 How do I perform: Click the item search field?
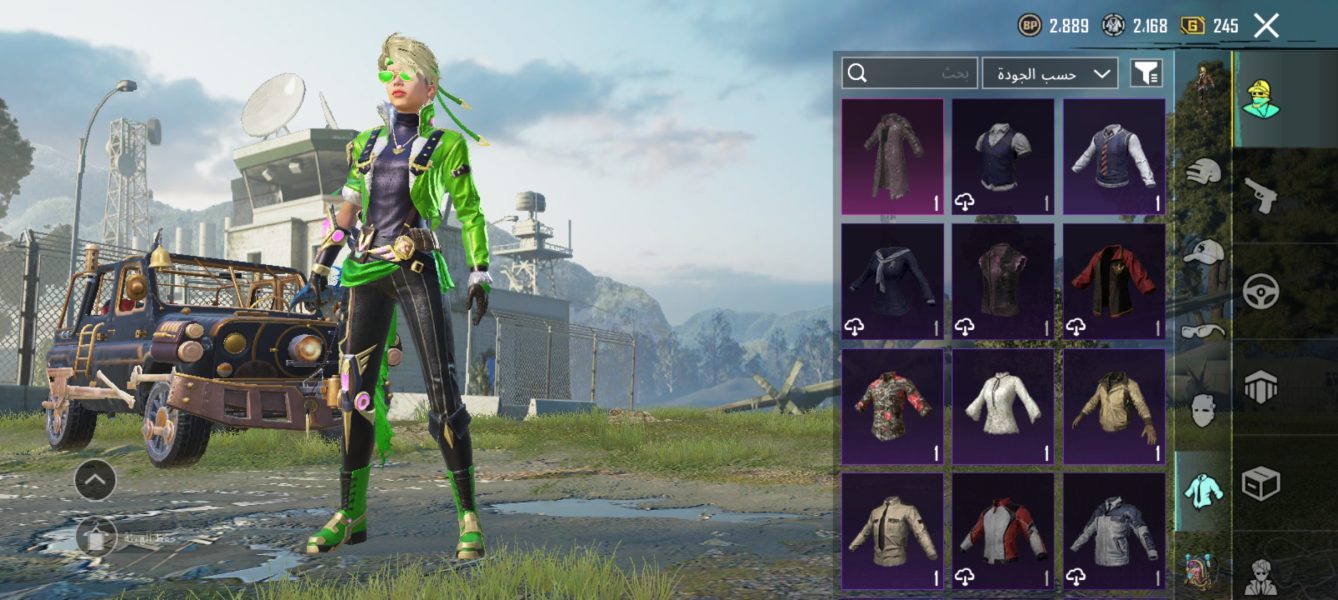[x=909, y=73]
